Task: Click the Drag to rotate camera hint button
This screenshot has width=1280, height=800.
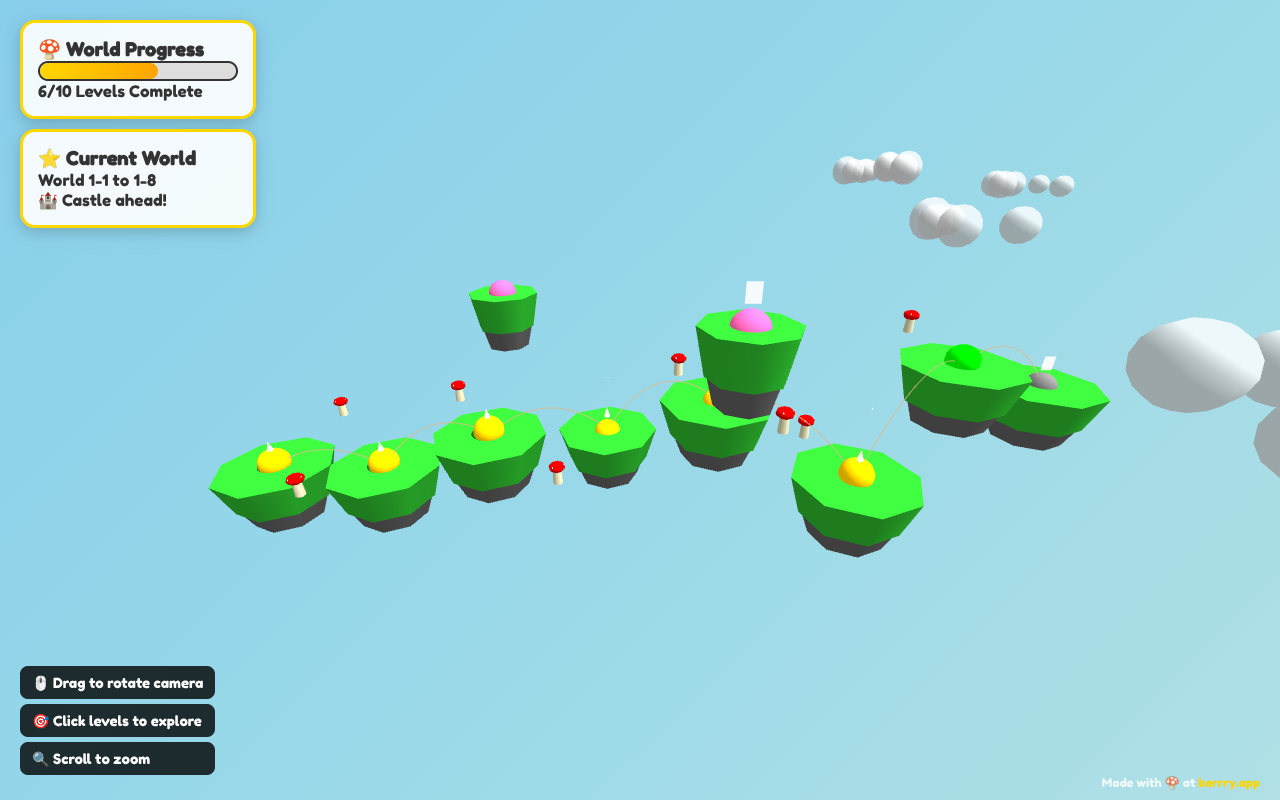Action: pos(117,682)
